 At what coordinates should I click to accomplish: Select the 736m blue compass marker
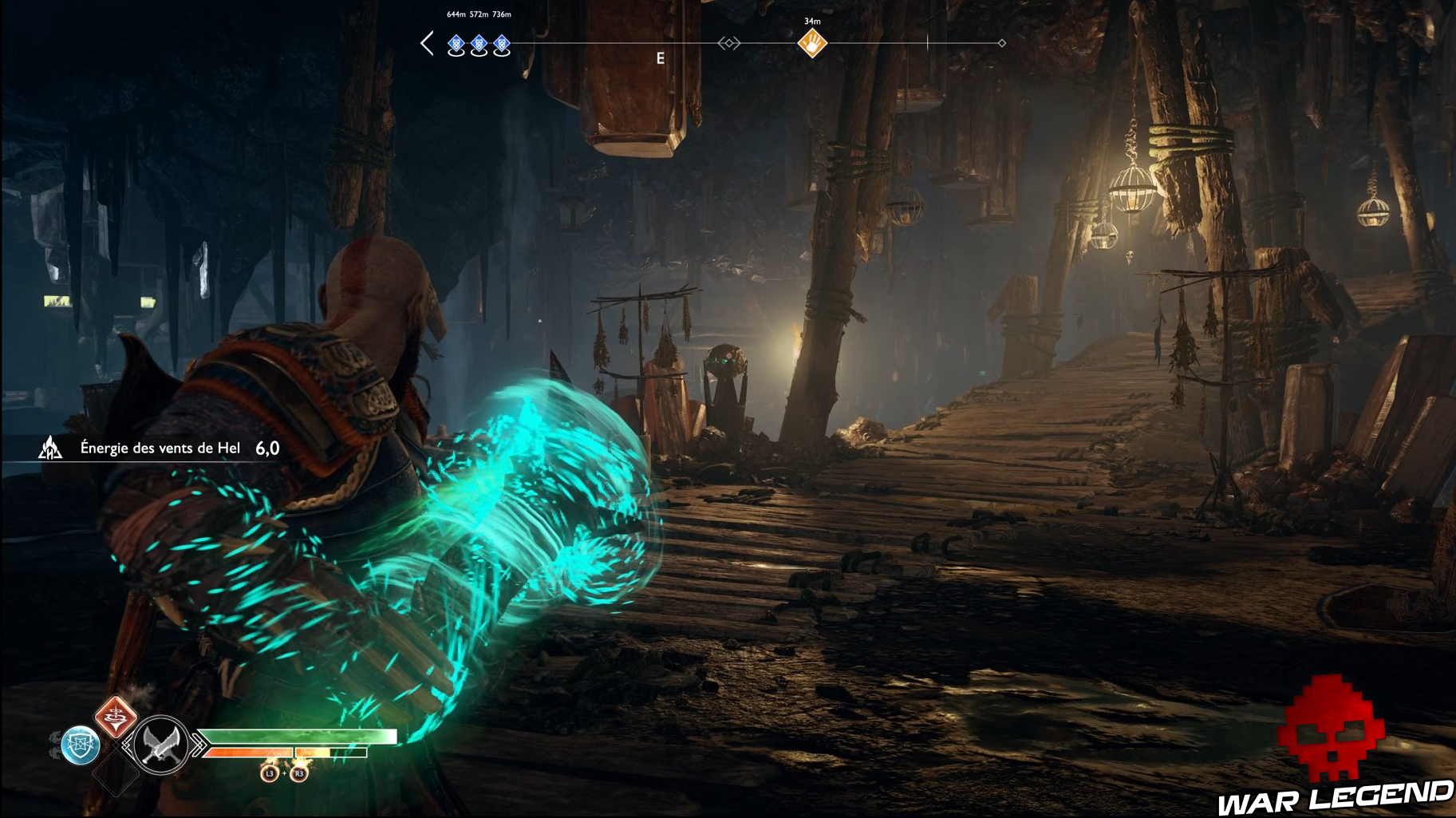(x=501, y=45)
